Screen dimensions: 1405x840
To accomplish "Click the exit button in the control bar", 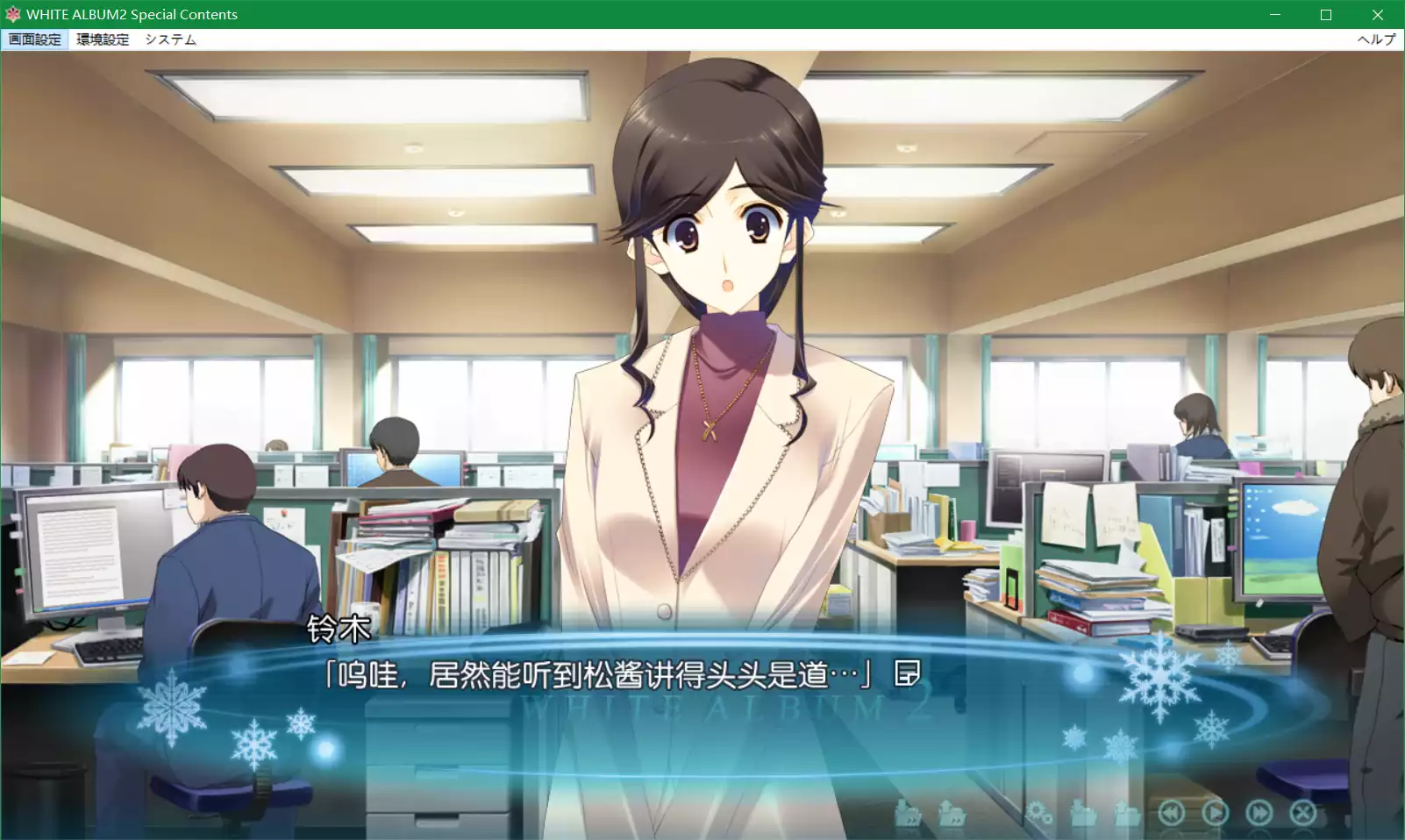I will tap(1305, 814).
